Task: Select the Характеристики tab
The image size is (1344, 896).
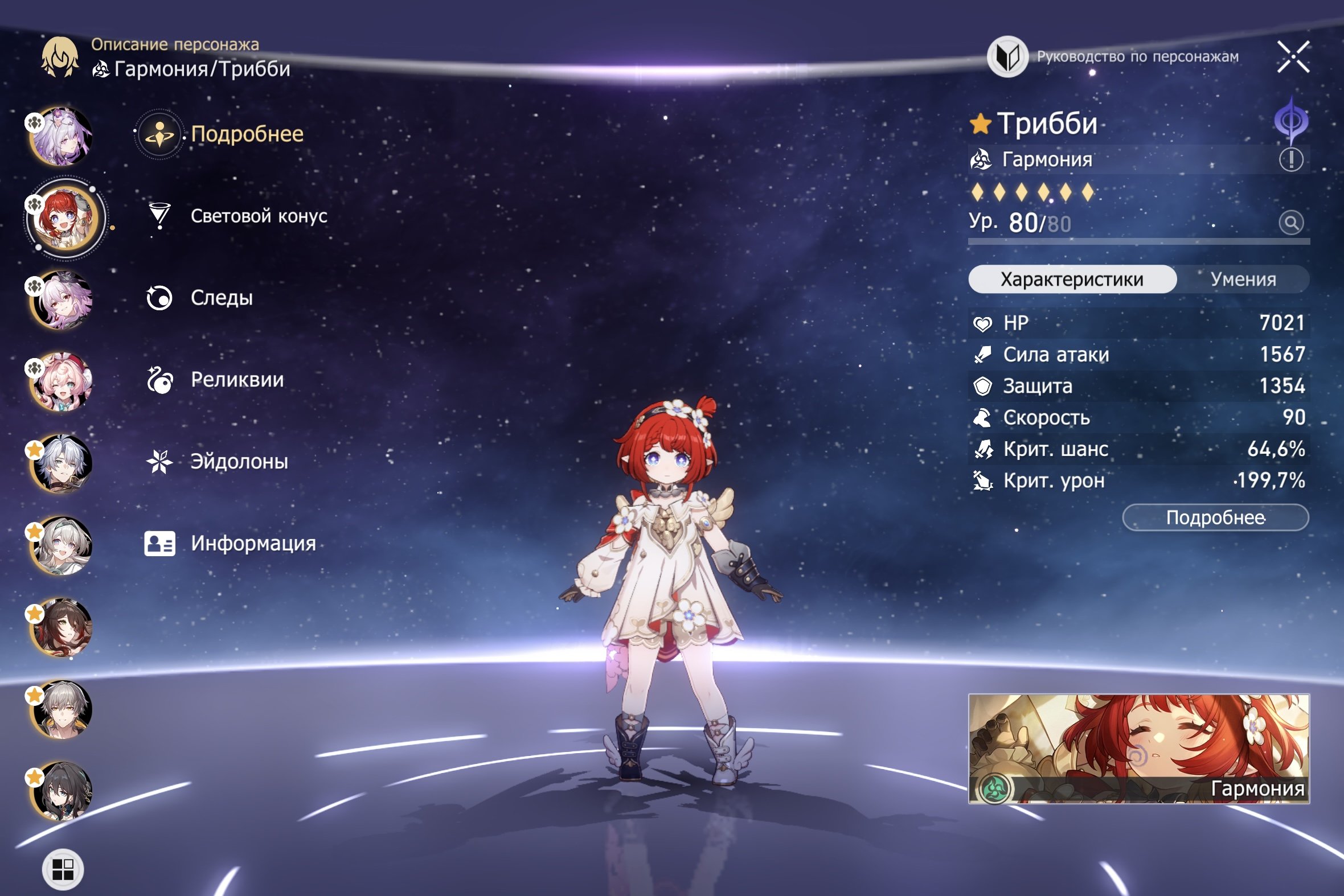Action: (1072, 280)
